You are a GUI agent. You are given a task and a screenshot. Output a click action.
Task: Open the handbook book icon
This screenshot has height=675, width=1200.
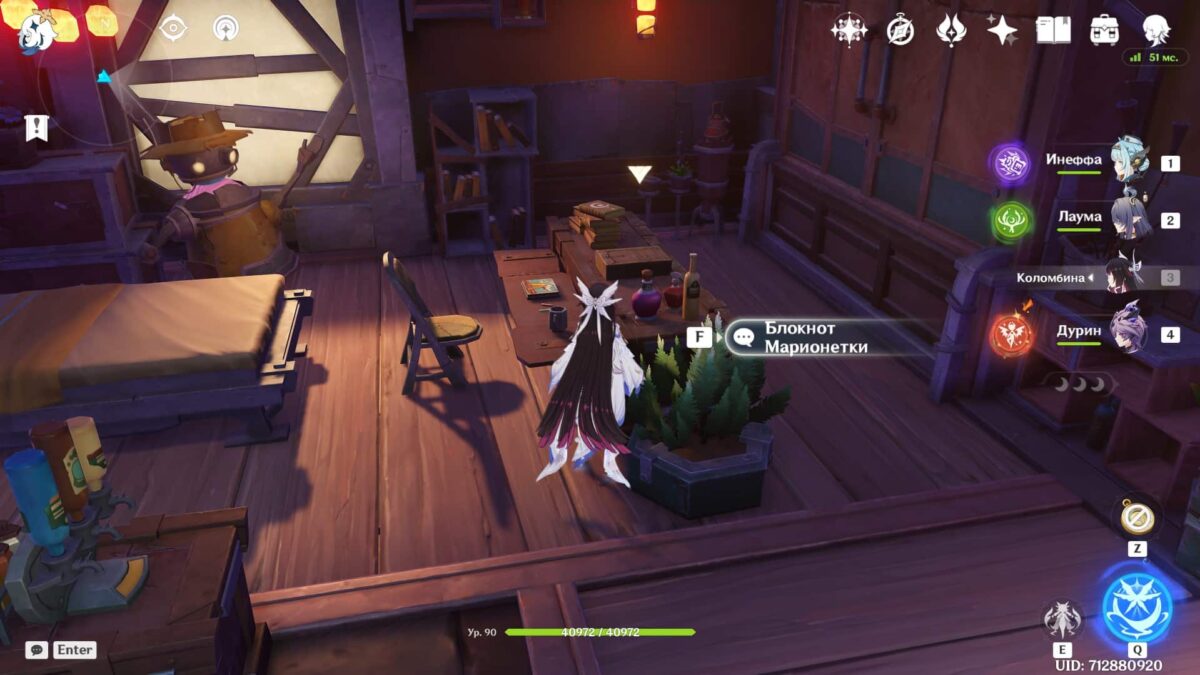[x=1053, y=30]
